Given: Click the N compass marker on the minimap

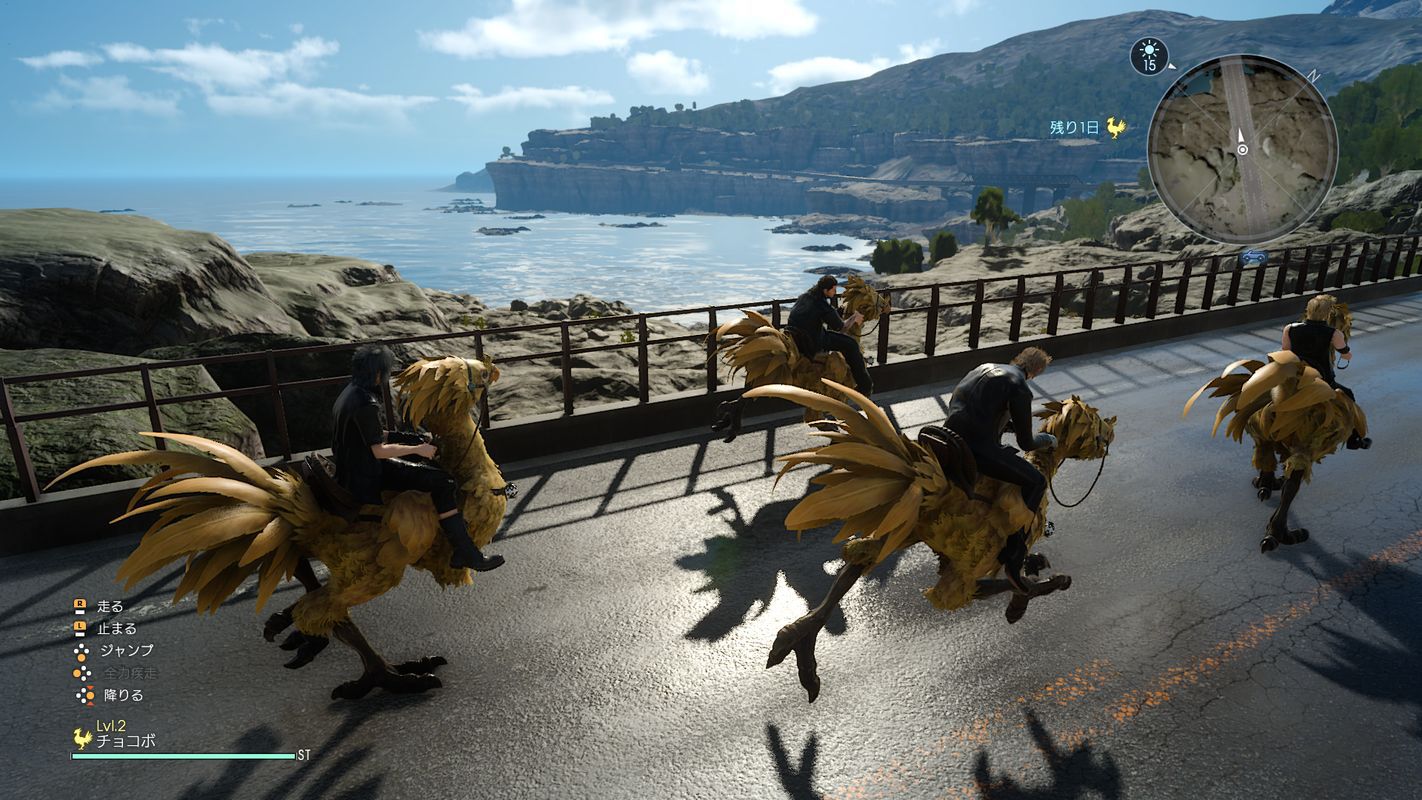Looking at the screenshot, I should point(1312,74).
